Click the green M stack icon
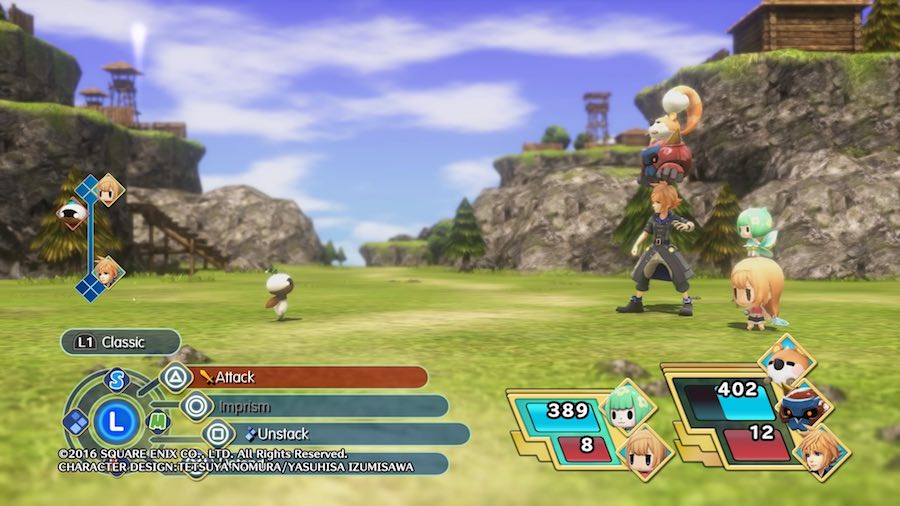This screenshot has width=900, height=506. (x=158, y=422)
